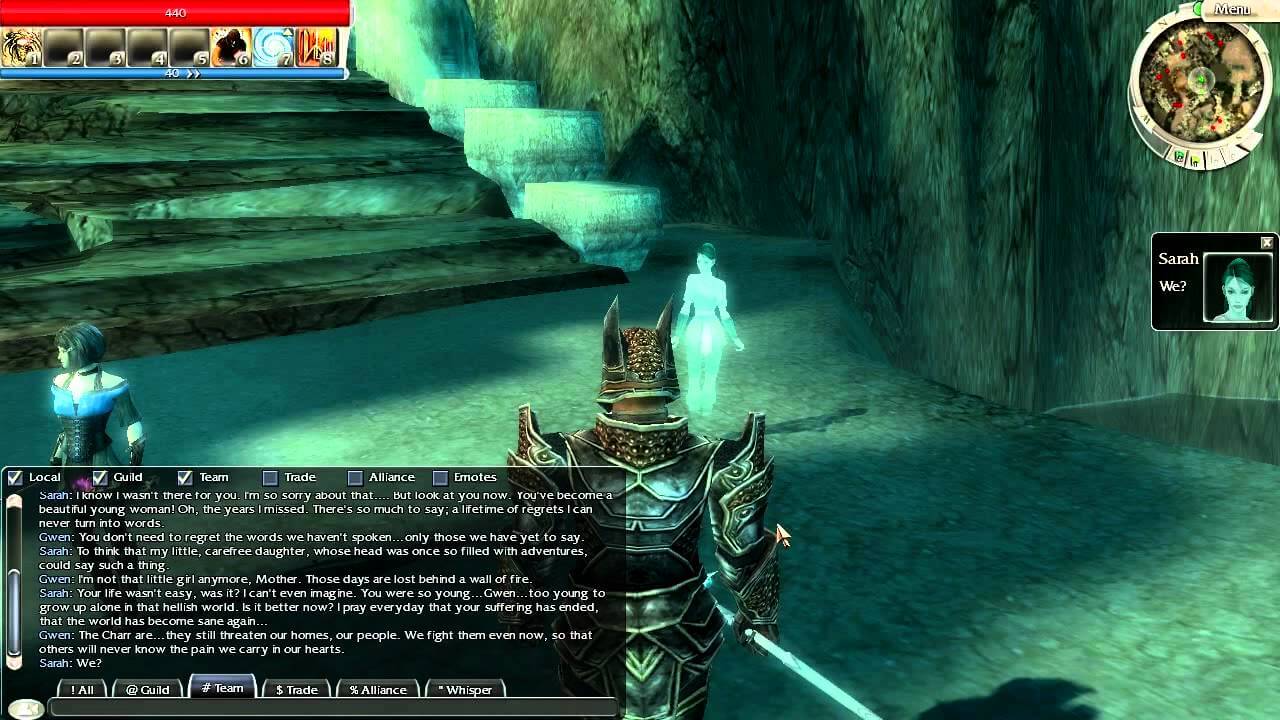1280x720 pixels.
Task: Enable the Trade chat channel checkbox
Action: pos(268,477)
